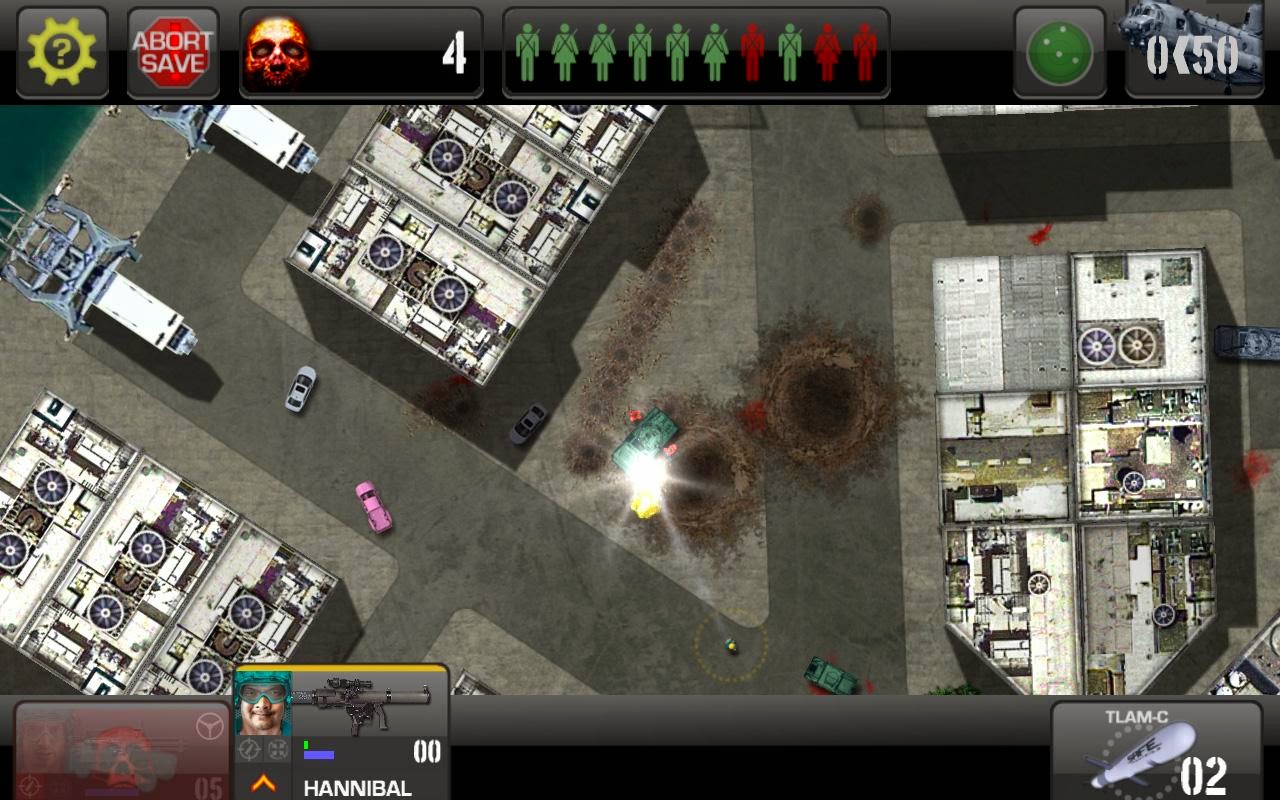1280x800 pixels.
Task: Select the grenade reticle icon beside the crosshair
Action: coord(278,750)
